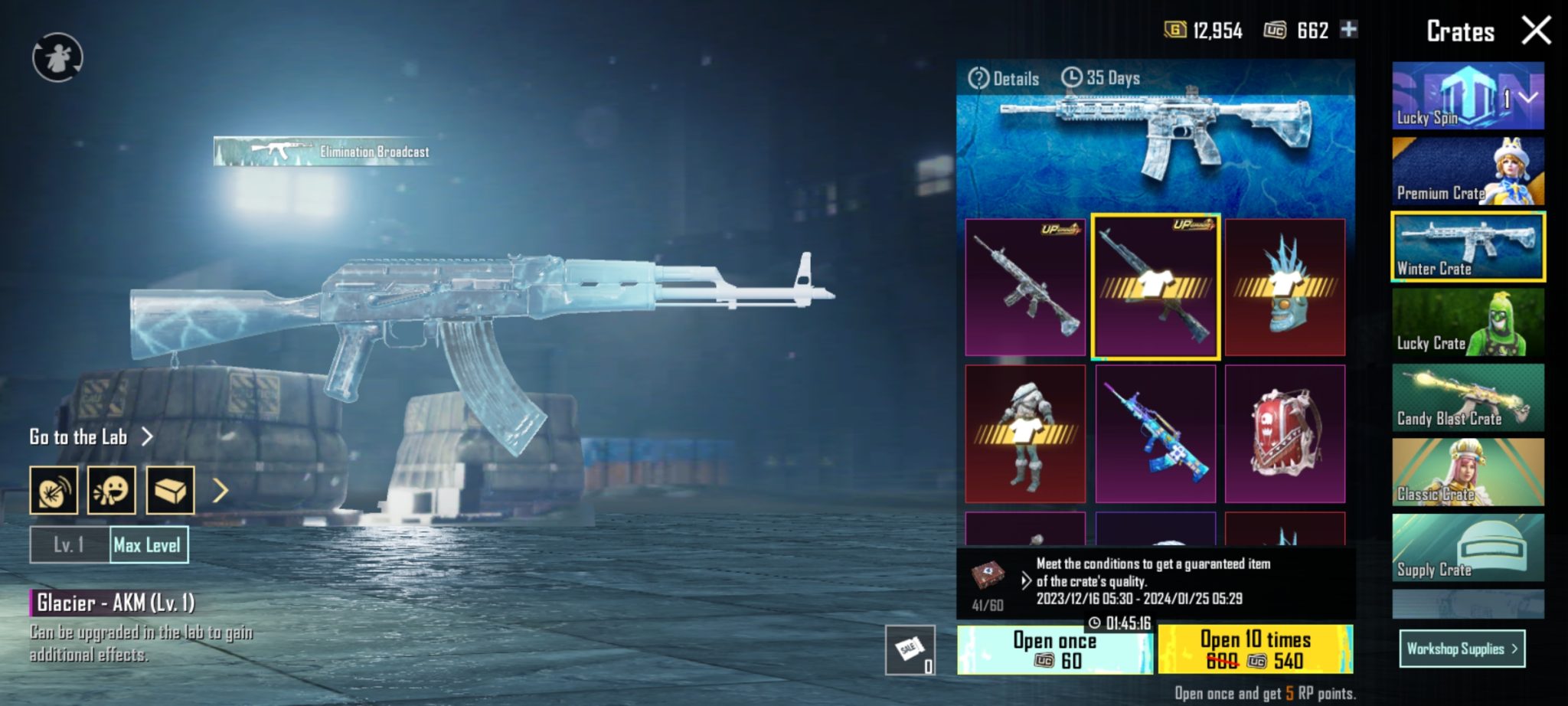
Task: Open Go to the Lab
Action: pos(88,438)
